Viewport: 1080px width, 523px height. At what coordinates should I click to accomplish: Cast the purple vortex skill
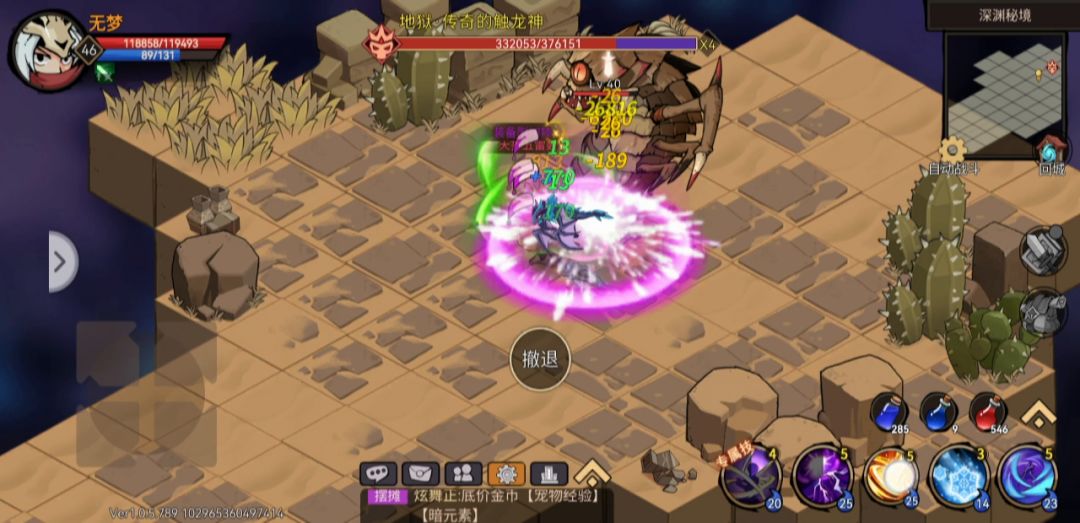click(x=1027, y=476)
